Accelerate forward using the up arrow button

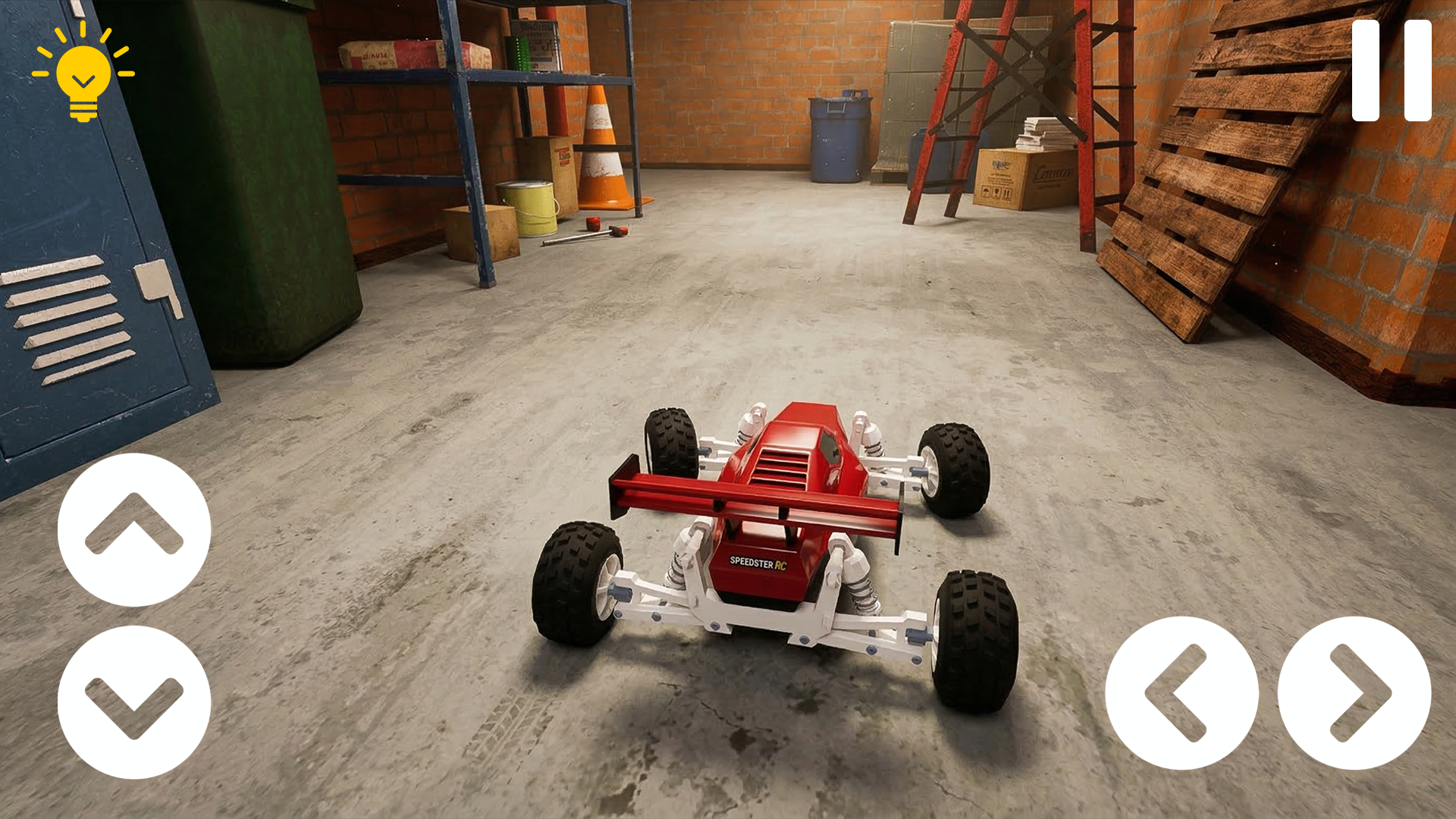pos(134,529)
